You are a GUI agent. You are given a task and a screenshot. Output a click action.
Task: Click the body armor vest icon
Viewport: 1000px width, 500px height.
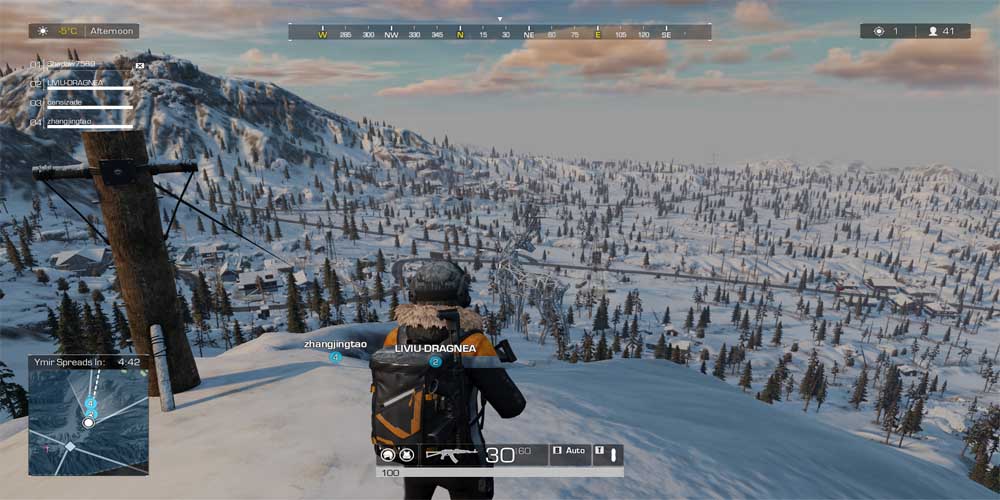(x=406, y=455)
